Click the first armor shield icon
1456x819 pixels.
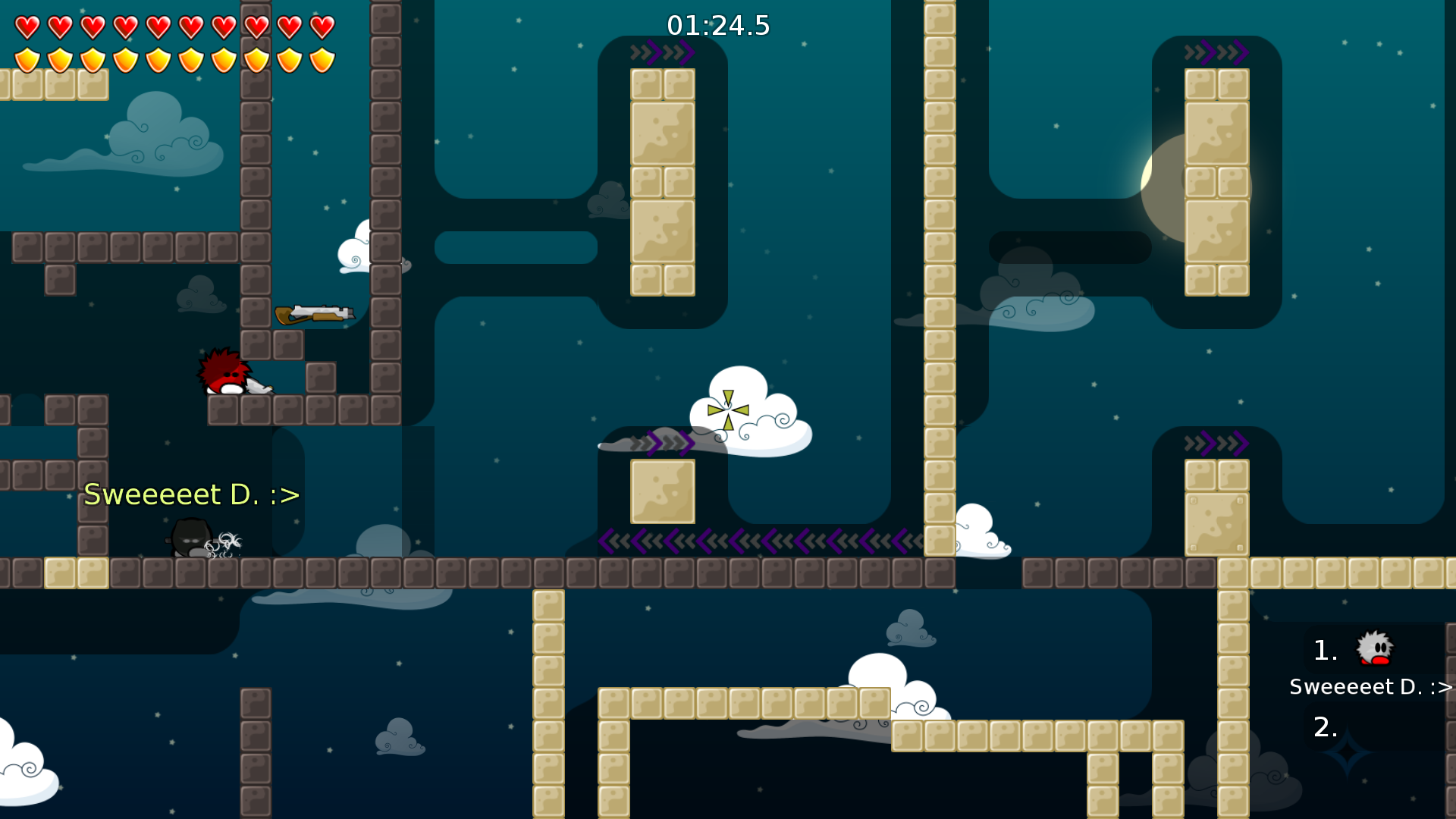point(26,59)
